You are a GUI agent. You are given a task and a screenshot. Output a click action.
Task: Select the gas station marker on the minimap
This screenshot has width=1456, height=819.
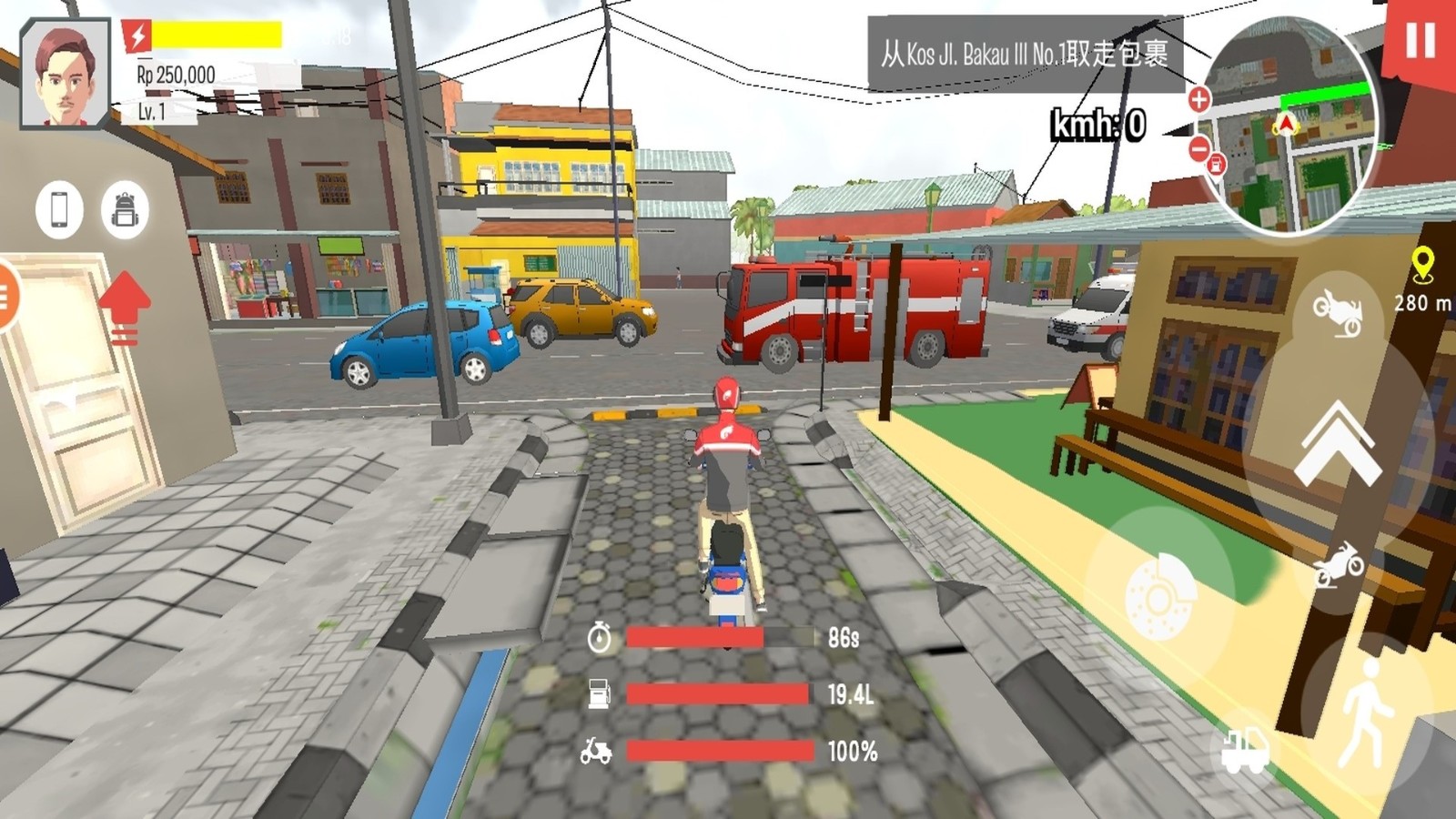(1217, 165)
